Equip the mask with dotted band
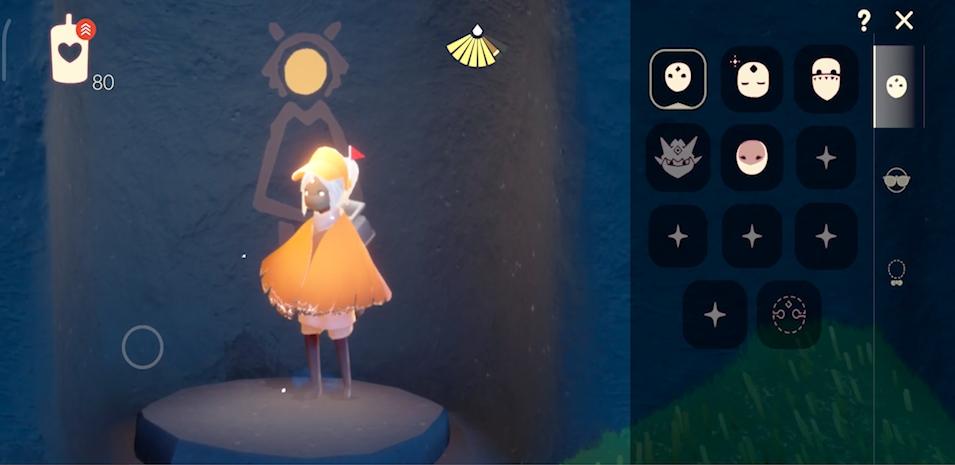The width and height of the screenshot is (955, 465). tap(826, 79)
